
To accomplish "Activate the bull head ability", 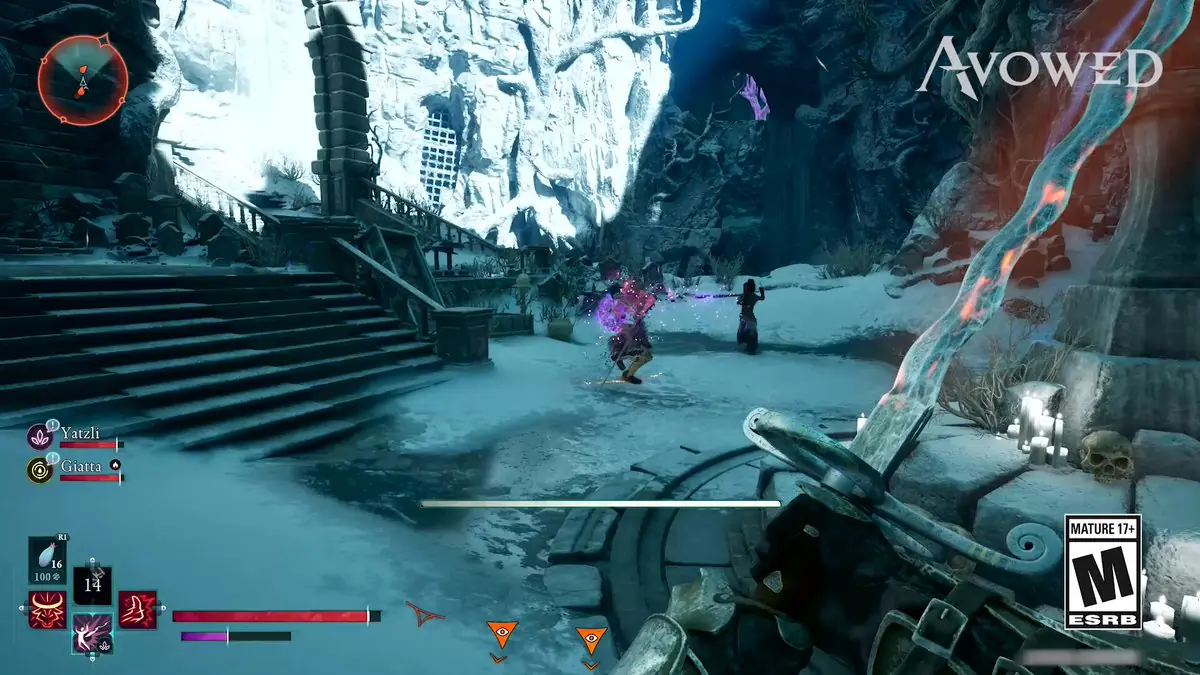I will tap(46, 610).
